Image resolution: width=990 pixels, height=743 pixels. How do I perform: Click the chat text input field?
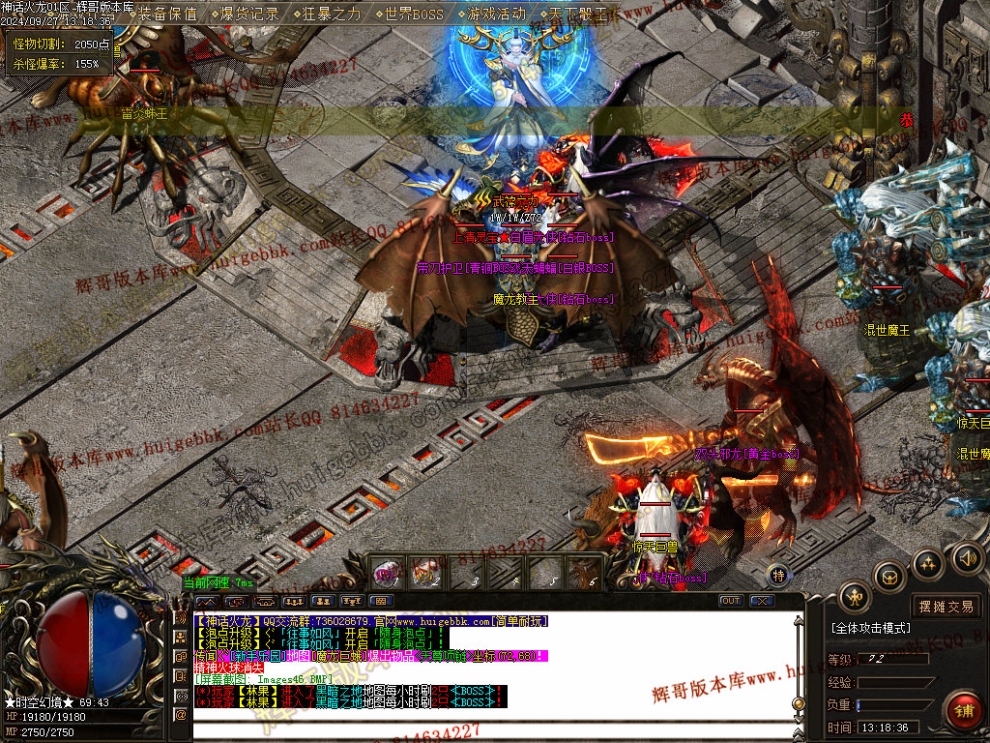click(x=490, y=729)
